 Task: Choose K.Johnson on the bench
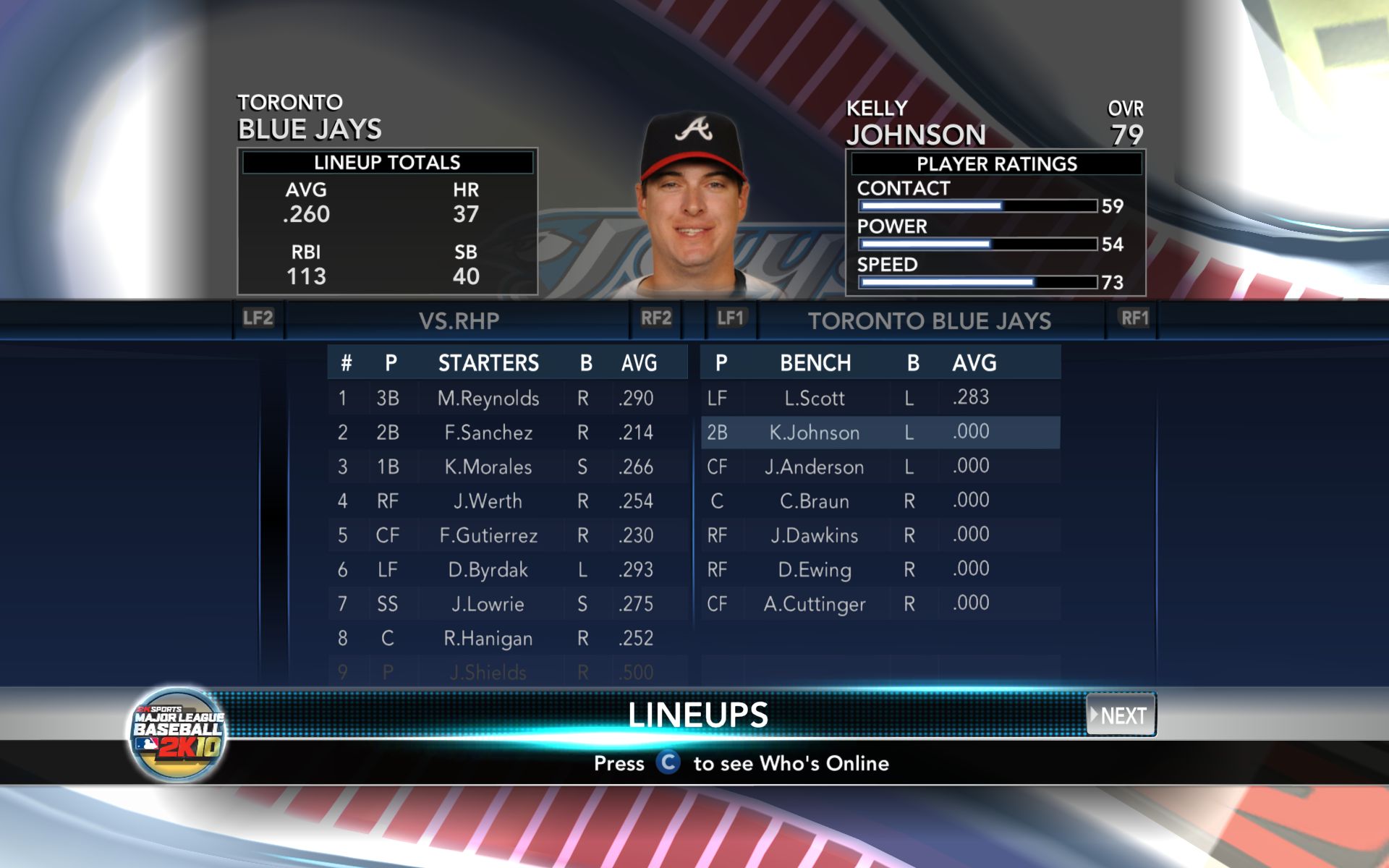click(x=815, y=433)
